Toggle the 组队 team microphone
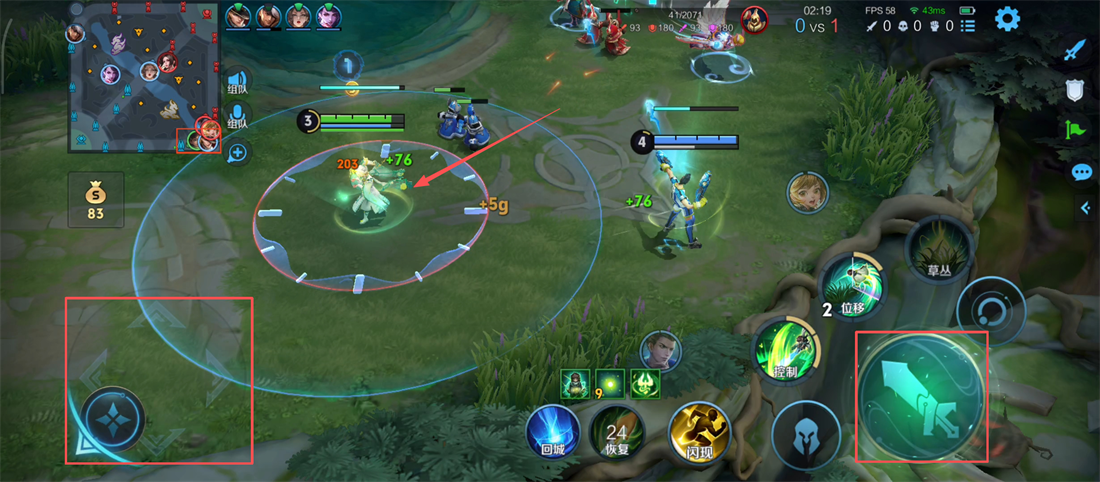1100x482 pixels. [x=237, y=117]
